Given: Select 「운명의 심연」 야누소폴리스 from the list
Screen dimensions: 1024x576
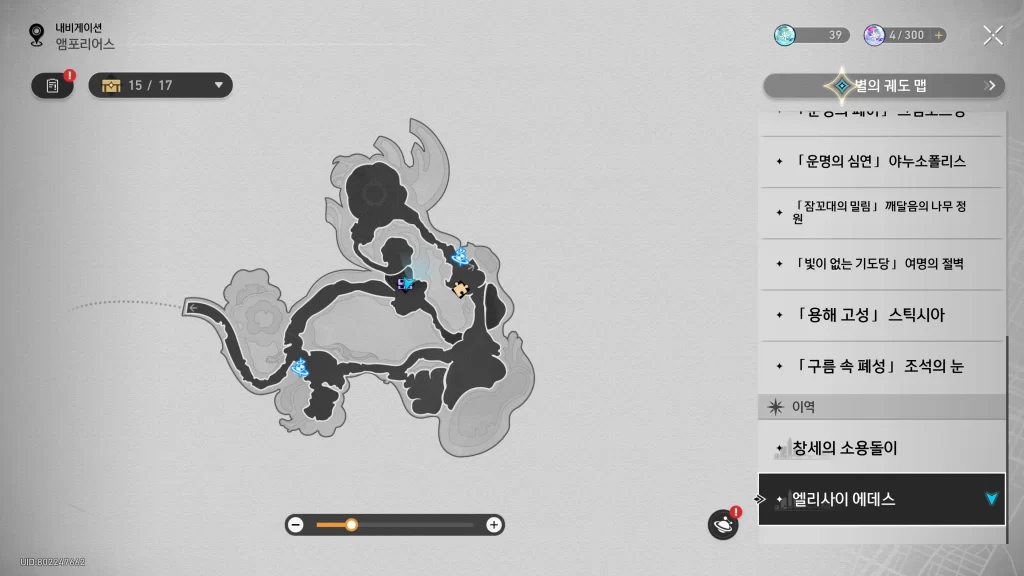Looking at the screenshot, I should (x=880, y=161).
